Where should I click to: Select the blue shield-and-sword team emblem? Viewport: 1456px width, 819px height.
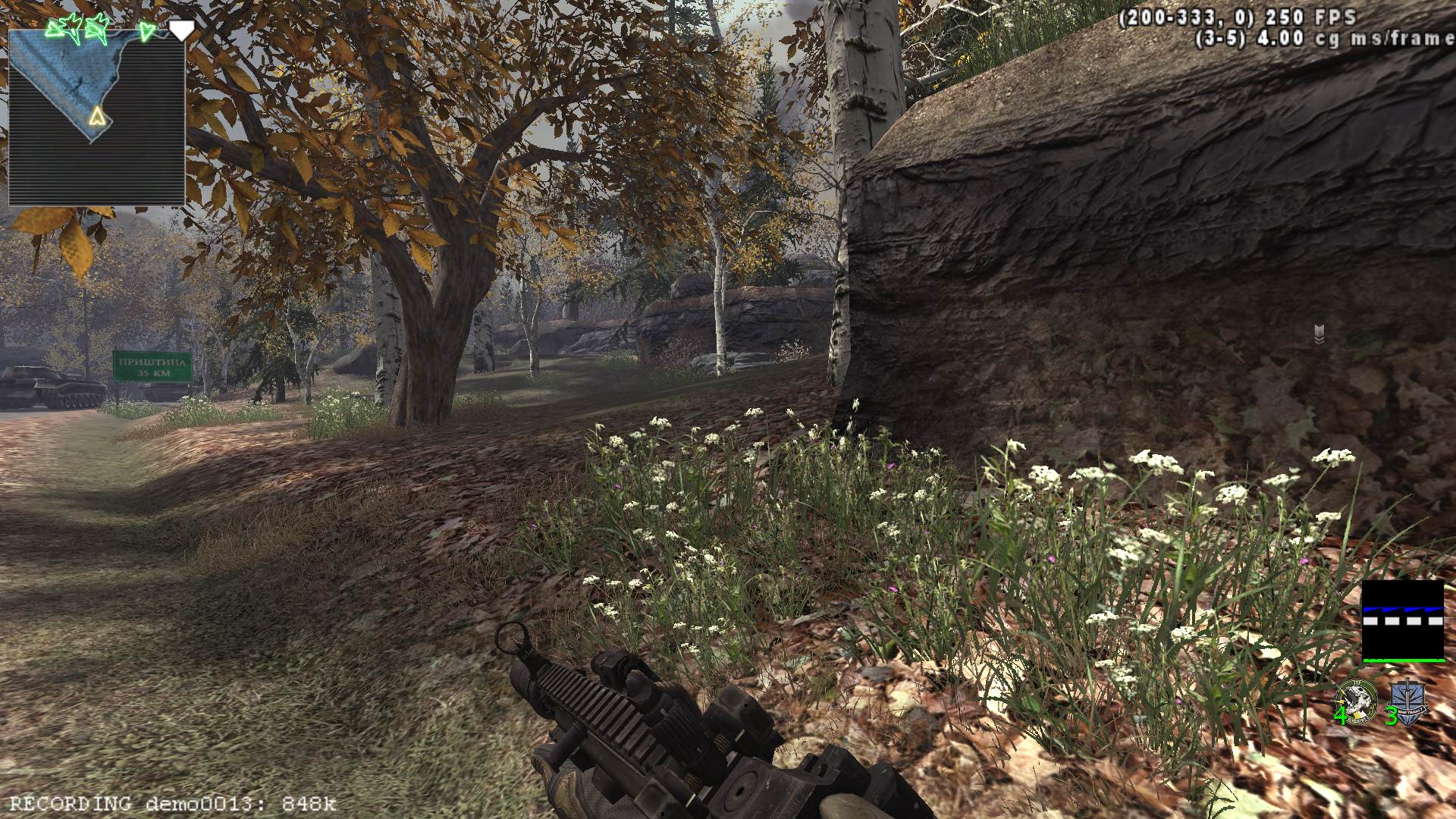tap(1408, 702)
